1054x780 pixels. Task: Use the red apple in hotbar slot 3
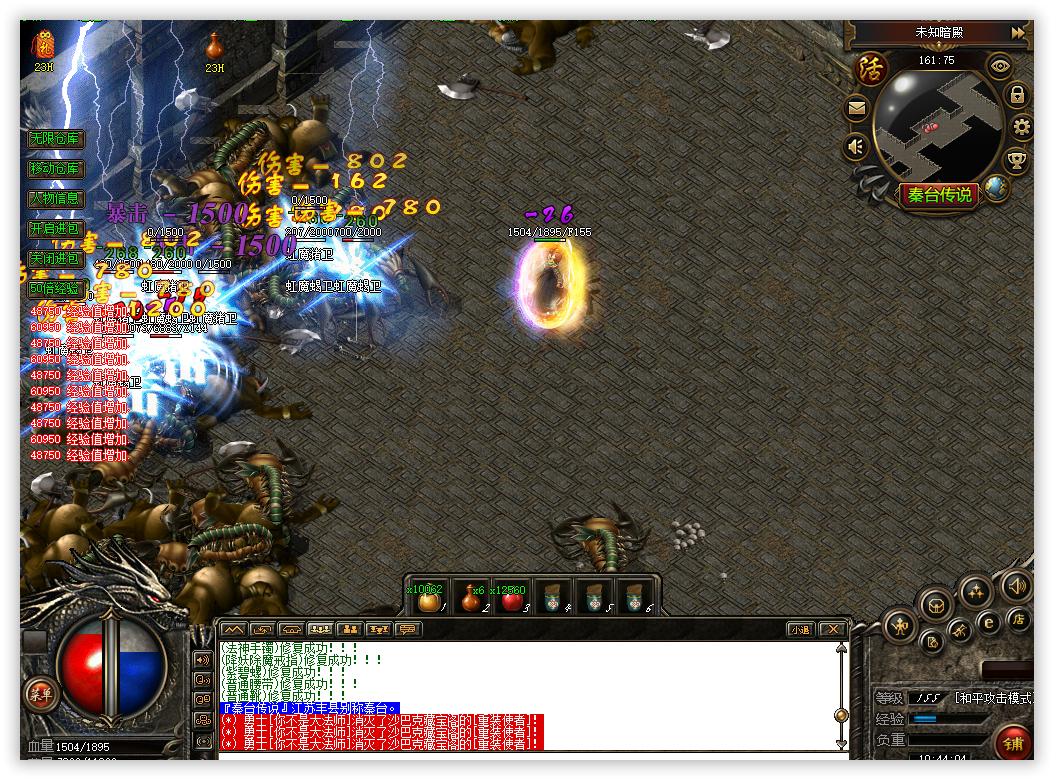point(511,600)
